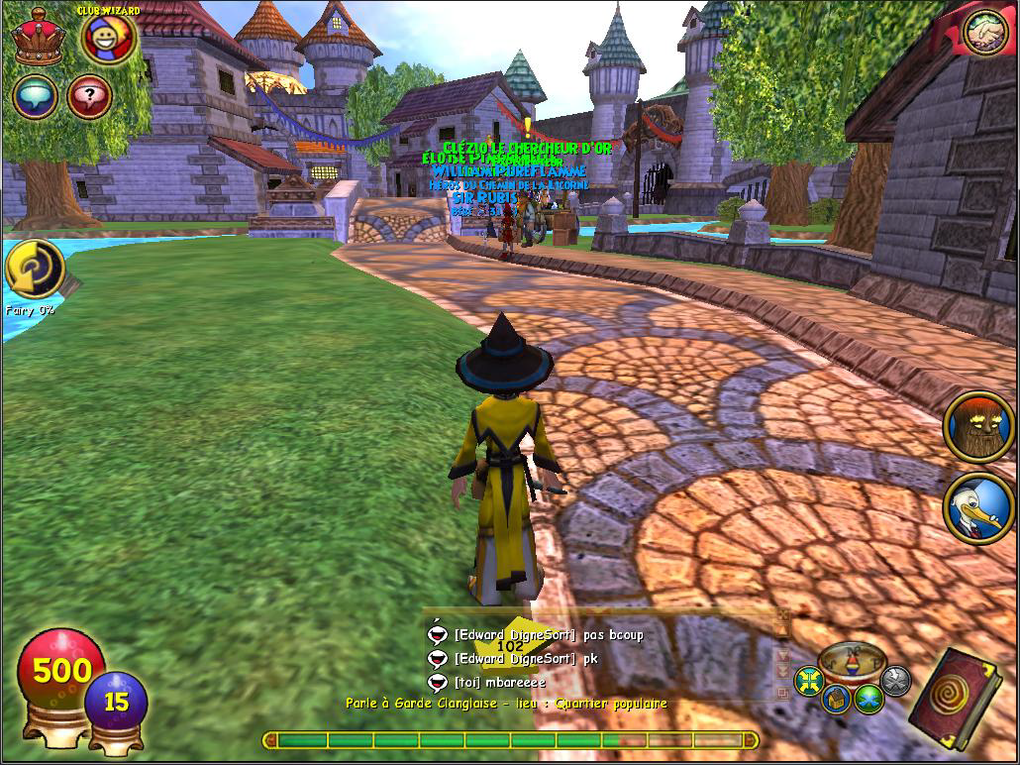Click the chat window's resize square button
1020x765 pixels.
(x=784, y=691)
